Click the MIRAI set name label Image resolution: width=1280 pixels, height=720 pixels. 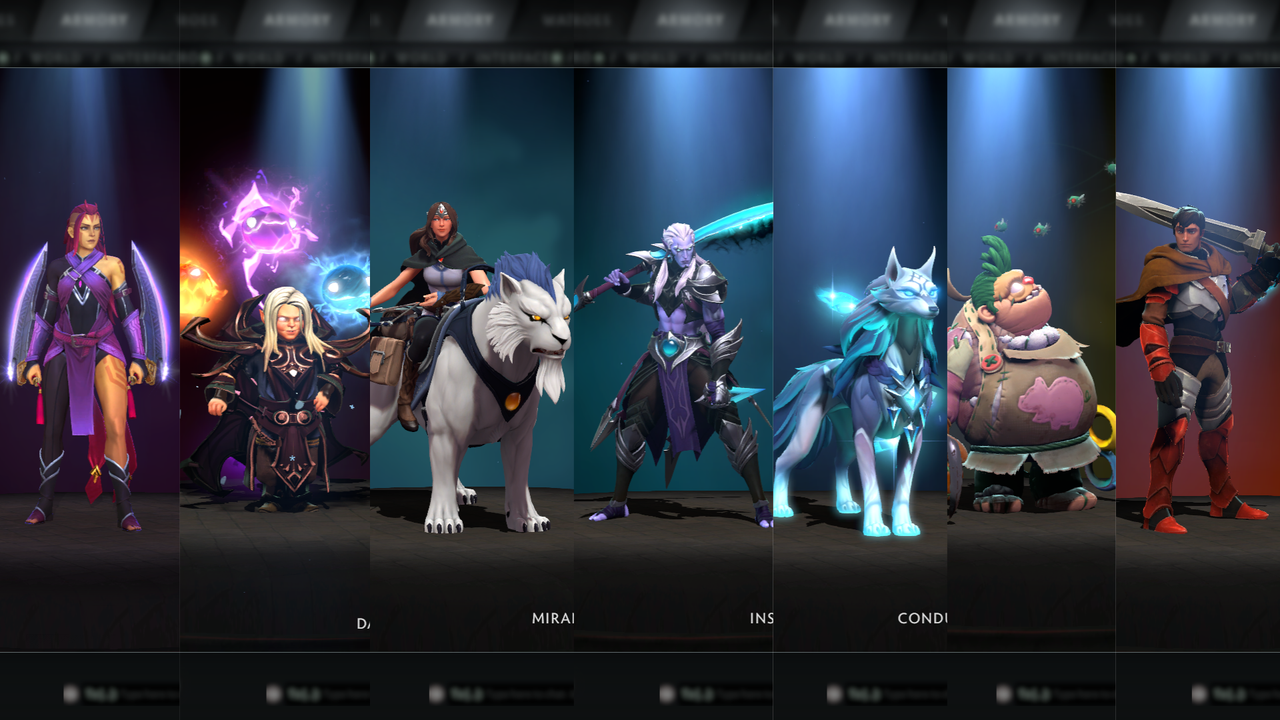553,619
